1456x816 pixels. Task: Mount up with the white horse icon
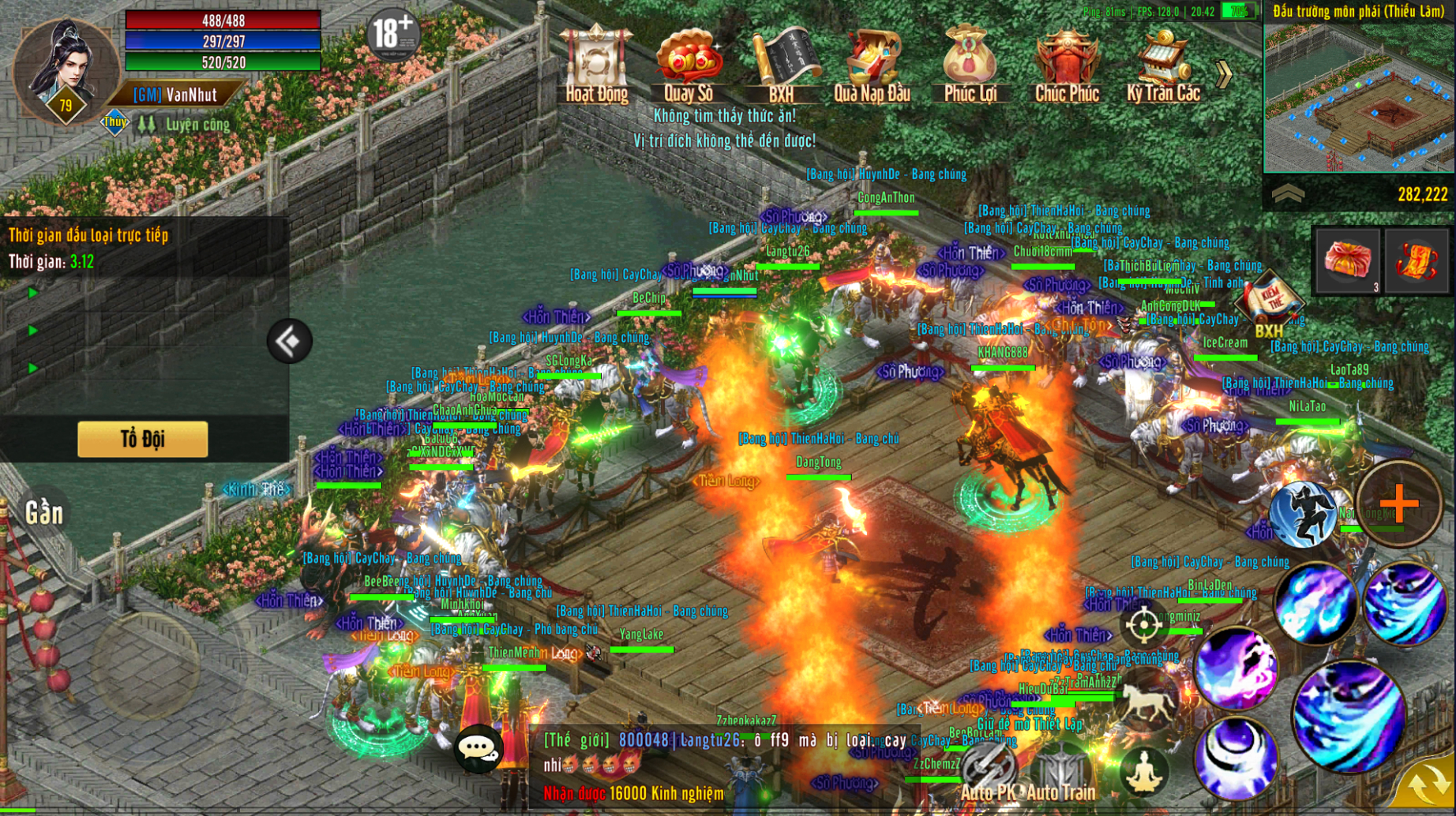[1146, 702]
